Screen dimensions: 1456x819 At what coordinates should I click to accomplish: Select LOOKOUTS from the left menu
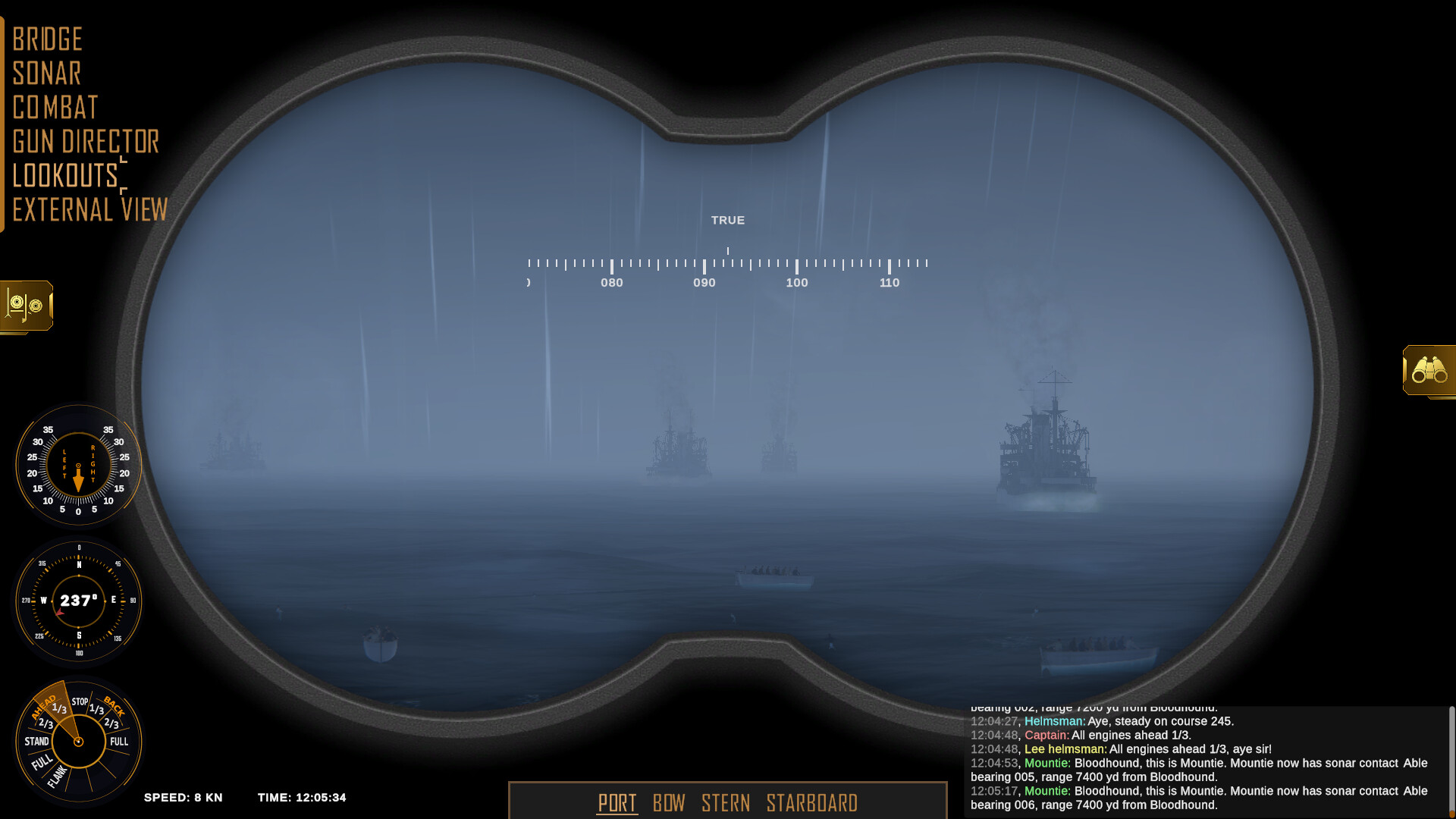pyautogui.click(x=66, y=176)
